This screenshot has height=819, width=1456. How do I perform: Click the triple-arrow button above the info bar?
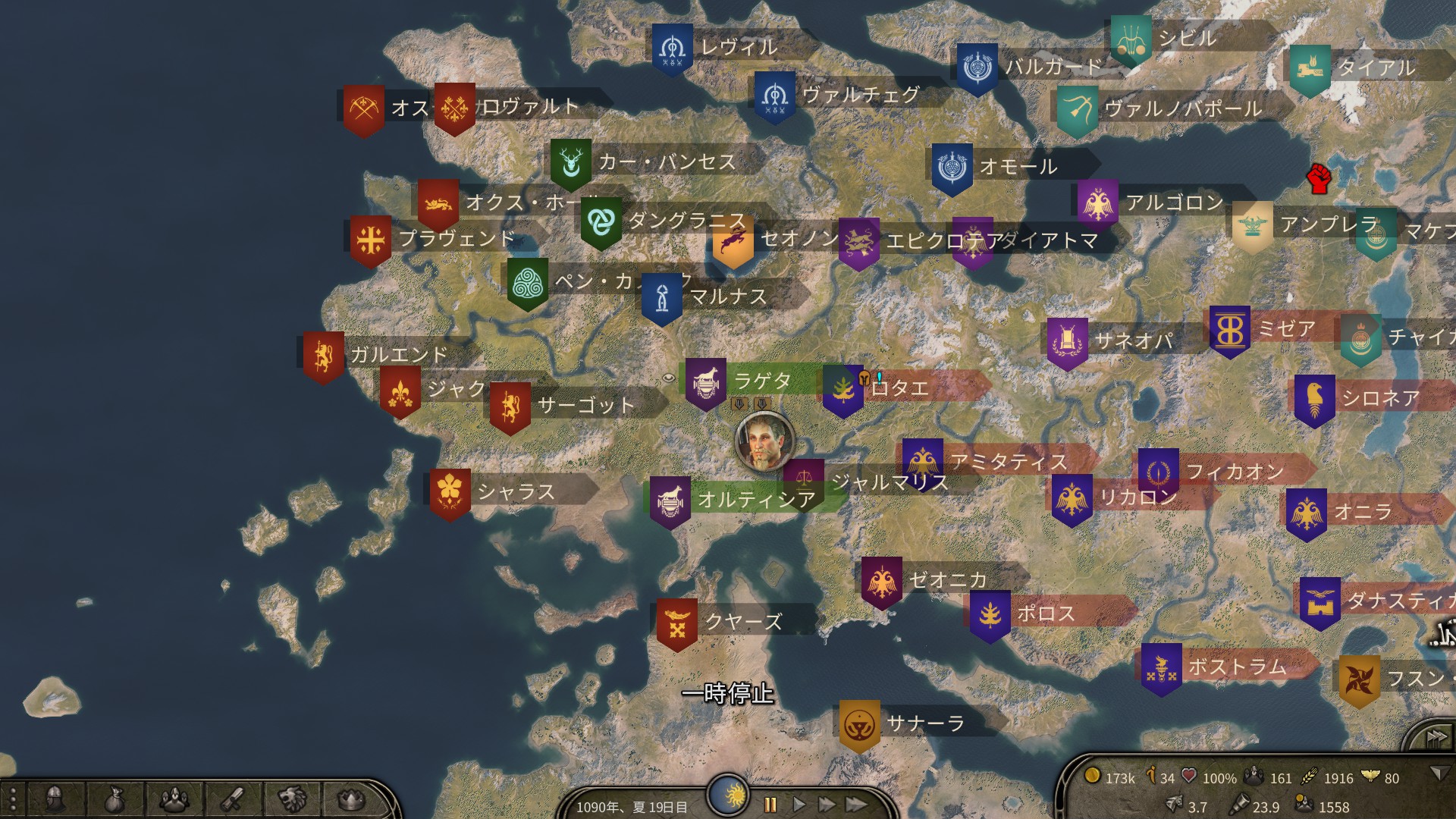pos(1436,737)
